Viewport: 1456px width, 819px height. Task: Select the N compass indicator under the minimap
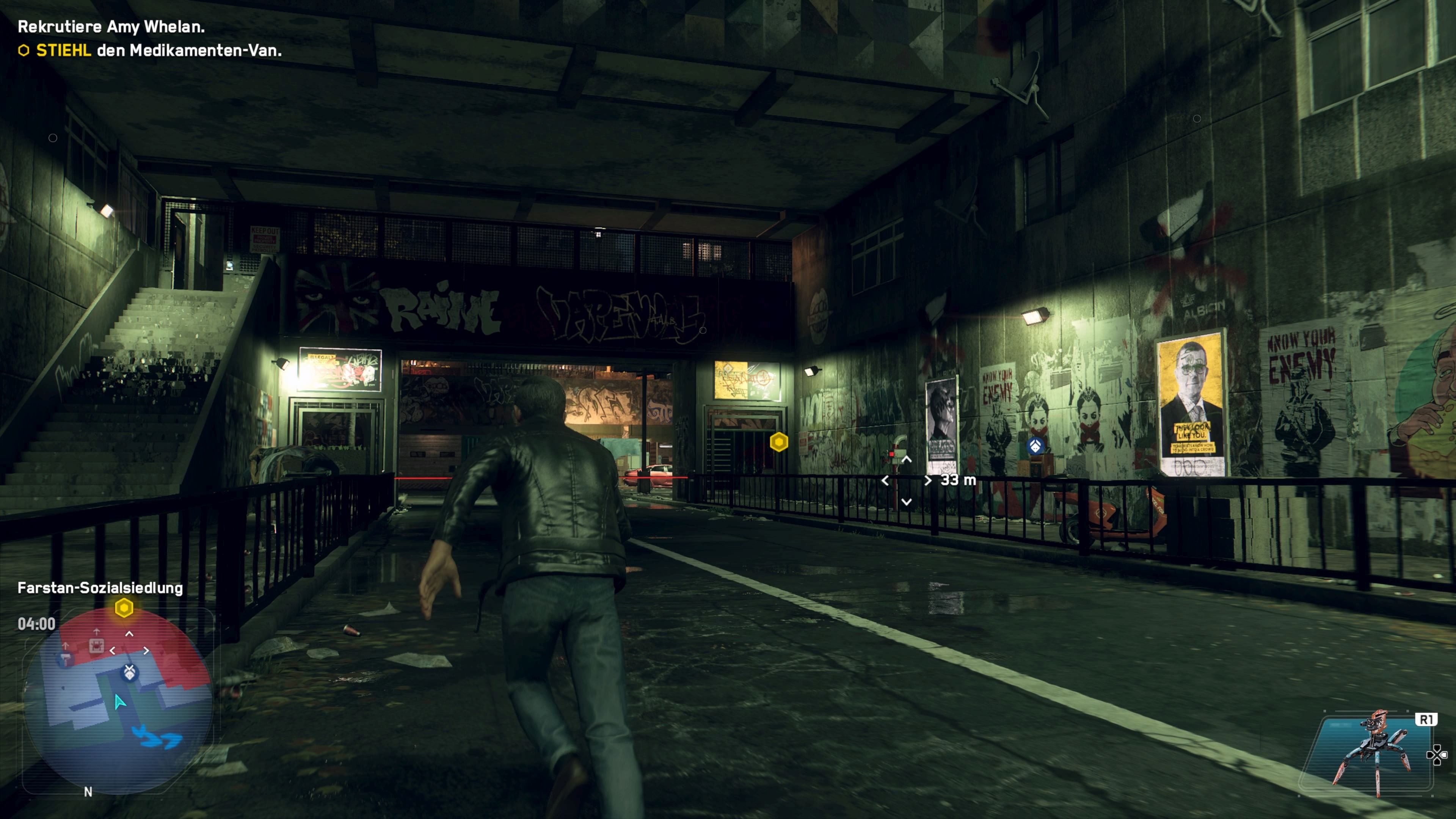point(88,792)
